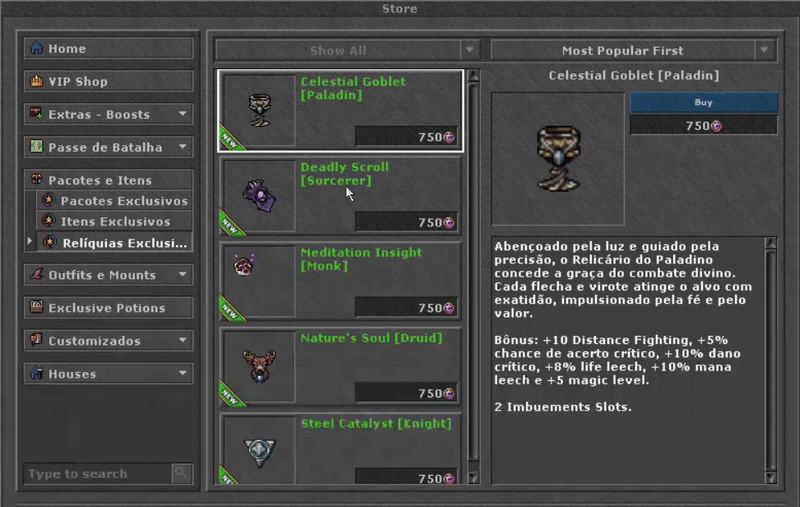Show the Itens Exclusivos subcategory
800x507 pixels.
[x=114, y=221]
